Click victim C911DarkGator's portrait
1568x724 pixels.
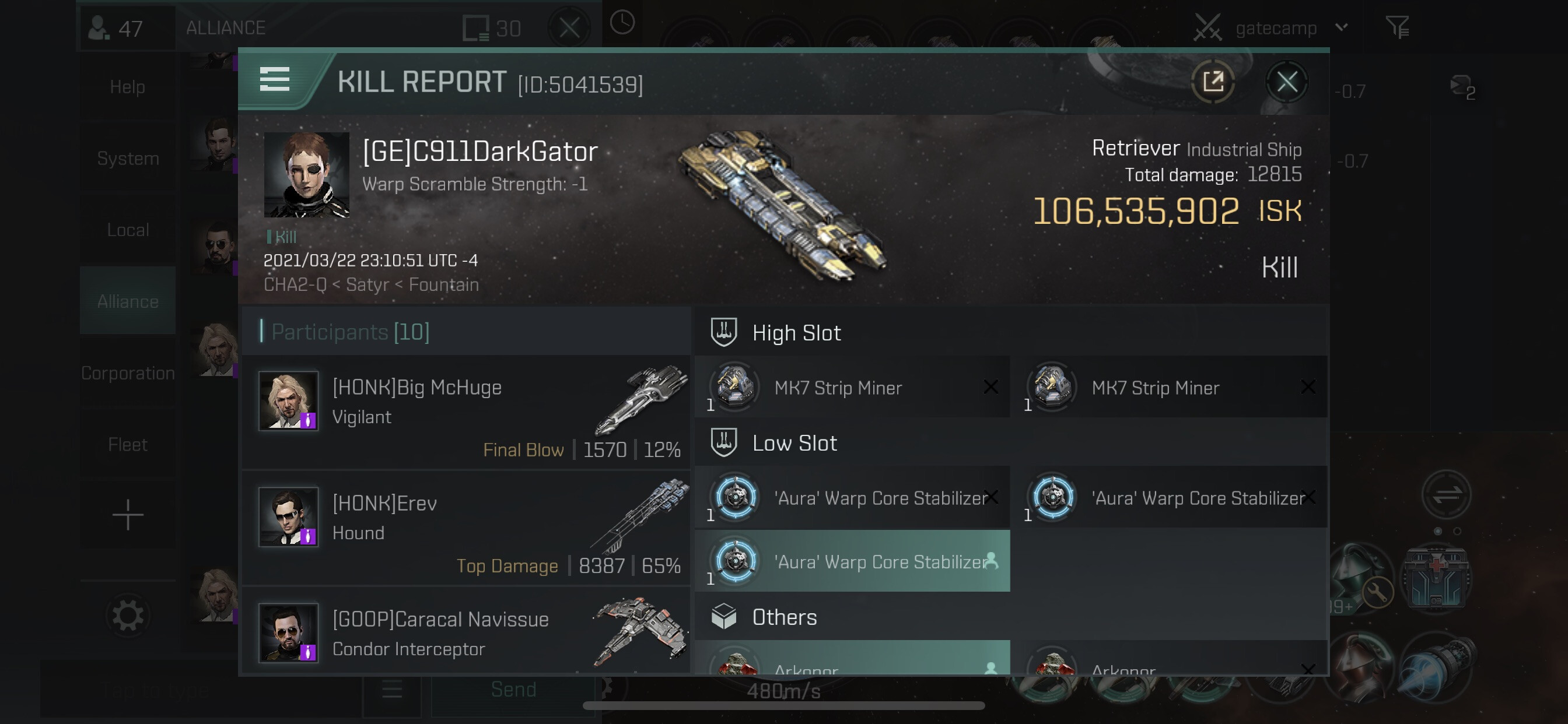tap(306, 175)
